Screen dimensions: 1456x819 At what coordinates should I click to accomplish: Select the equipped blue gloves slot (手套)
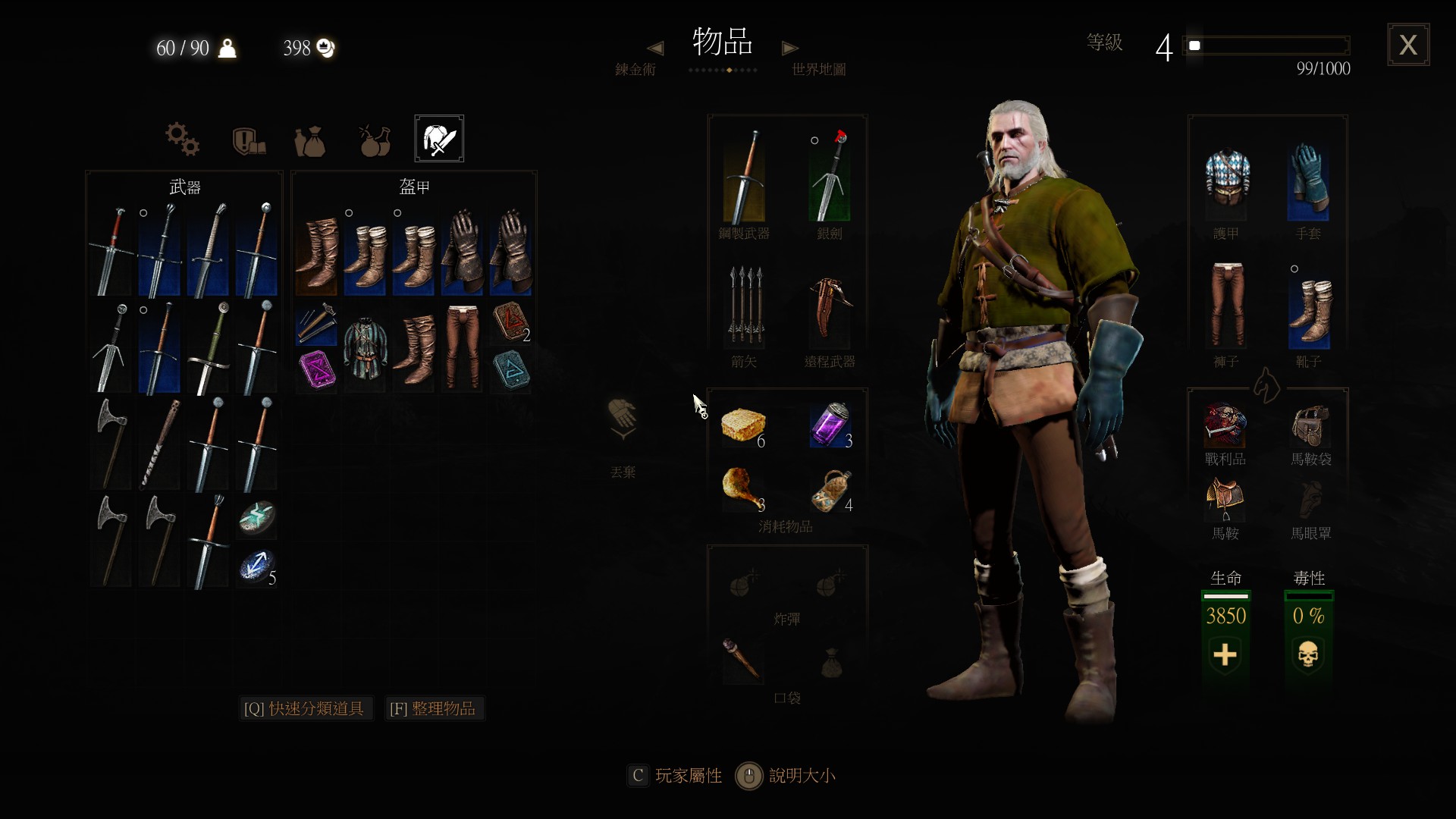click(x=1308, y=180)
